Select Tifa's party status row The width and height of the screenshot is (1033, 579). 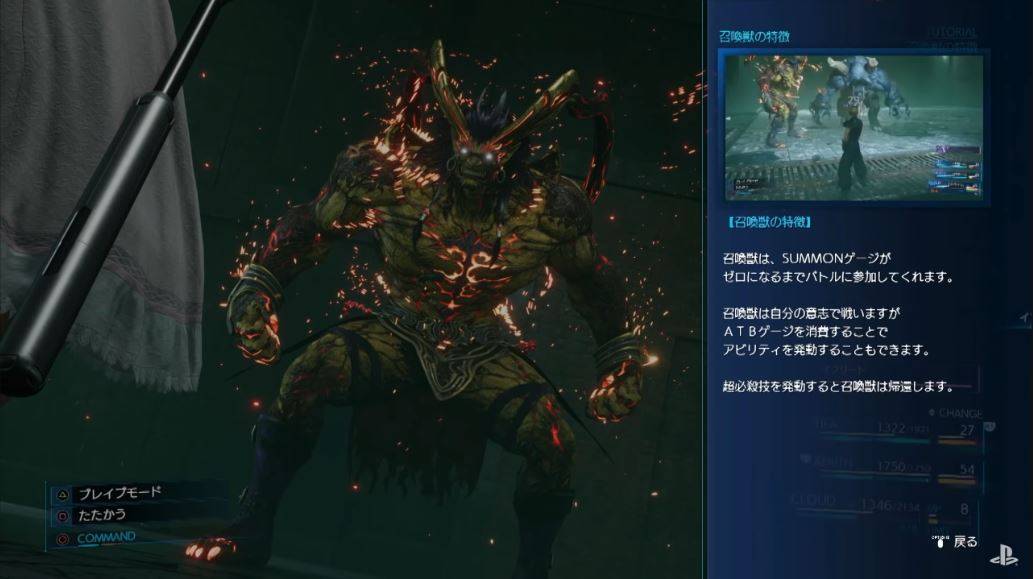coord(878,428)
